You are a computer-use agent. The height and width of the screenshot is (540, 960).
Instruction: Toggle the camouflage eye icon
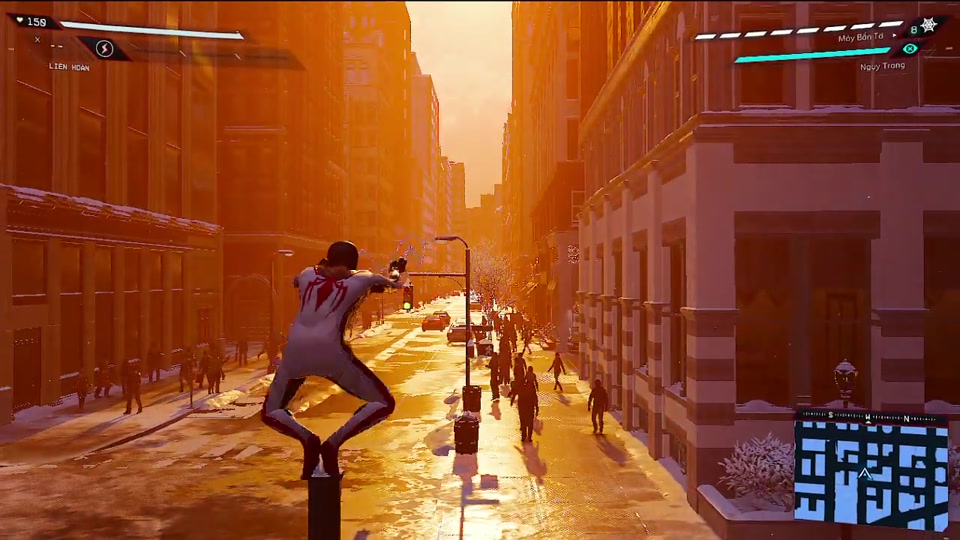pos(909,48)
